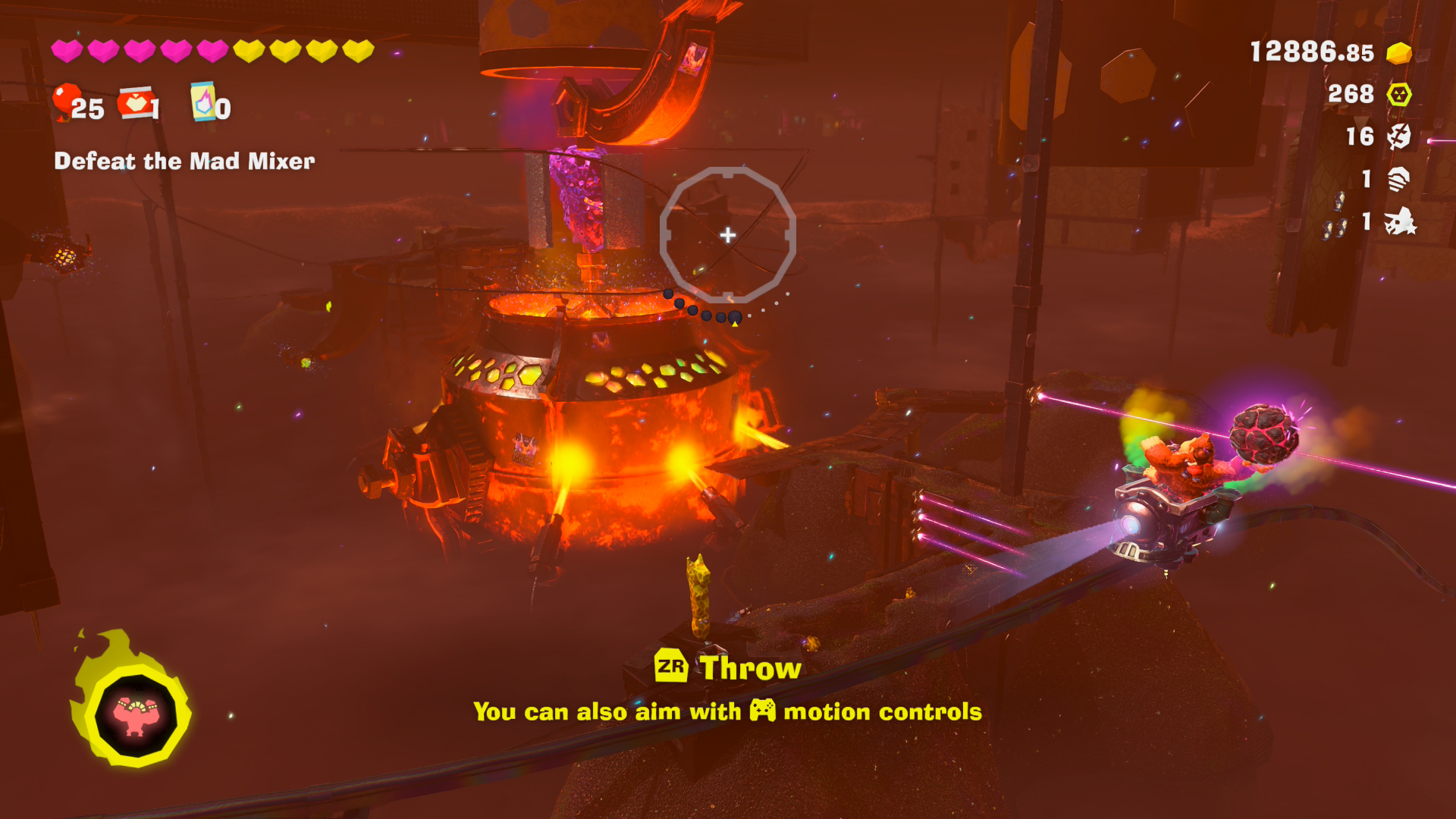The width and height of the screenshot is (1456, 819).
Task: Click the red balloon icon
Action: point(67,101)
